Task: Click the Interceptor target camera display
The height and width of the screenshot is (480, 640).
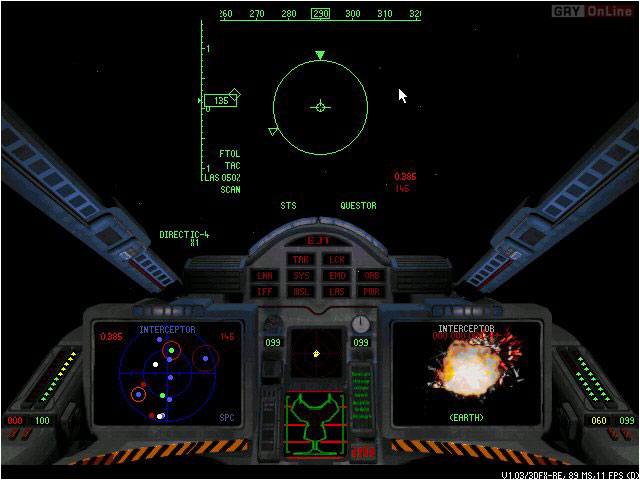Action: pos(467,372)
